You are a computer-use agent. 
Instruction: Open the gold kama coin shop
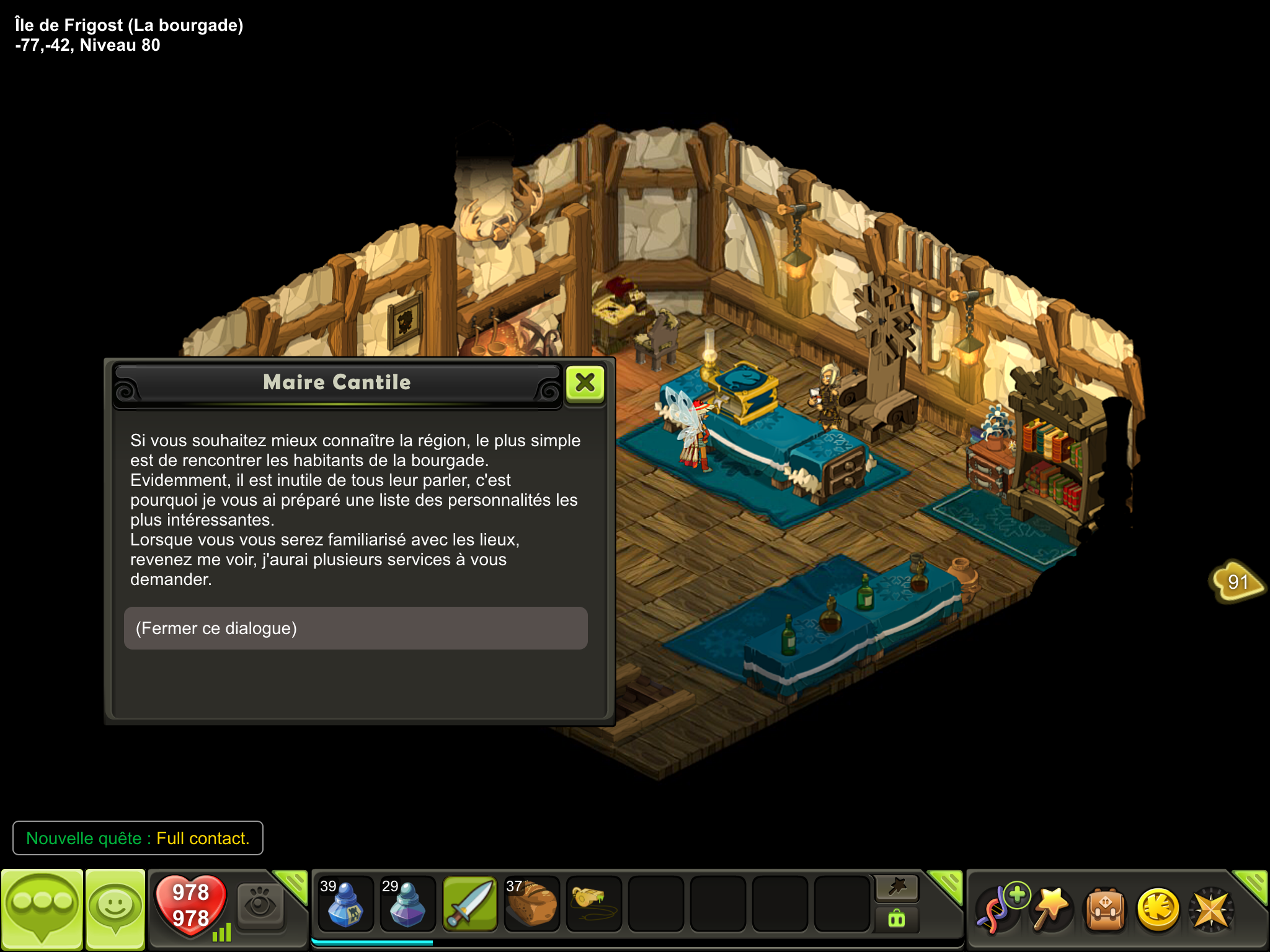1158,910
